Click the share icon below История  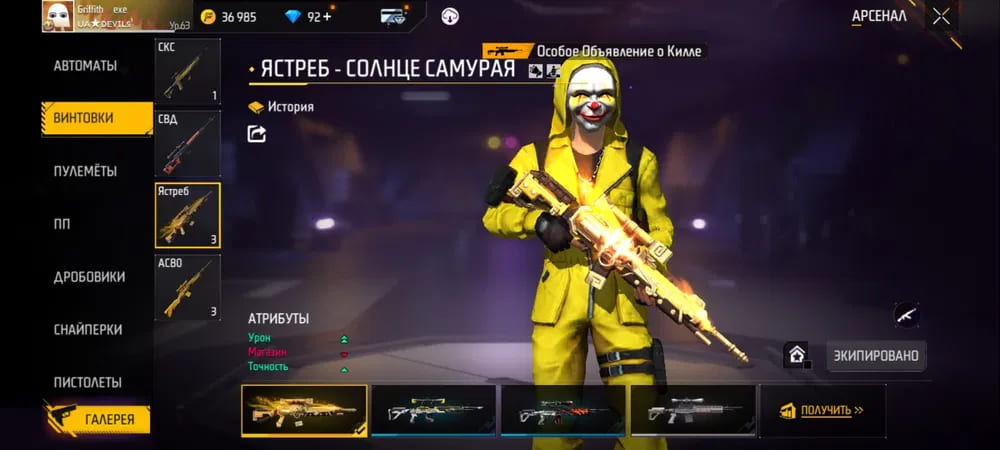(257, 133)
